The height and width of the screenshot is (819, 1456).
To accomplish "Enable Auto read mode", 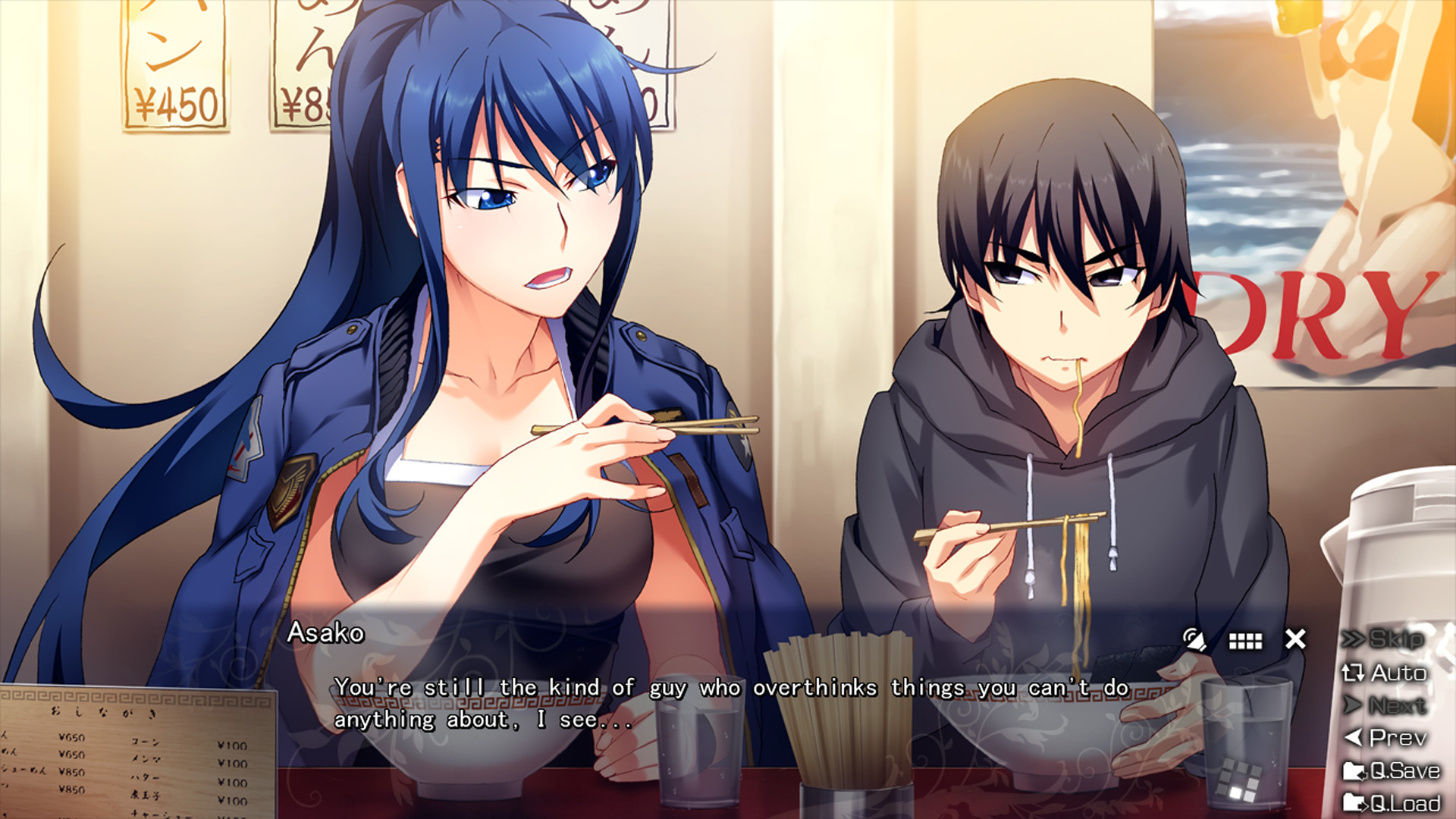I will pos(1399,673).
